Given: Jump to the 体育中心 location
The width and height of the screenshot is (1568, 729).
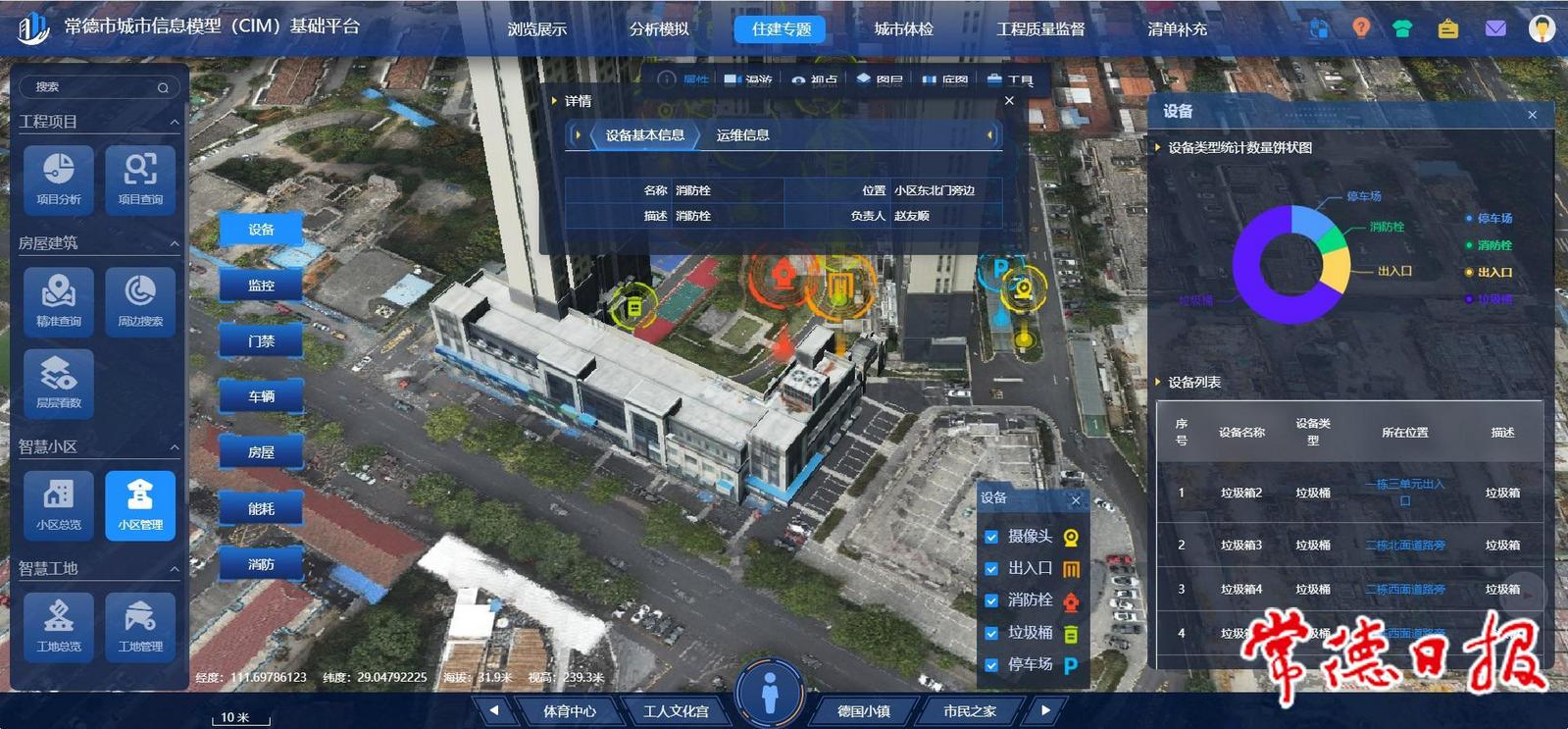Looking at the screenshot, I should click(570, 710).
